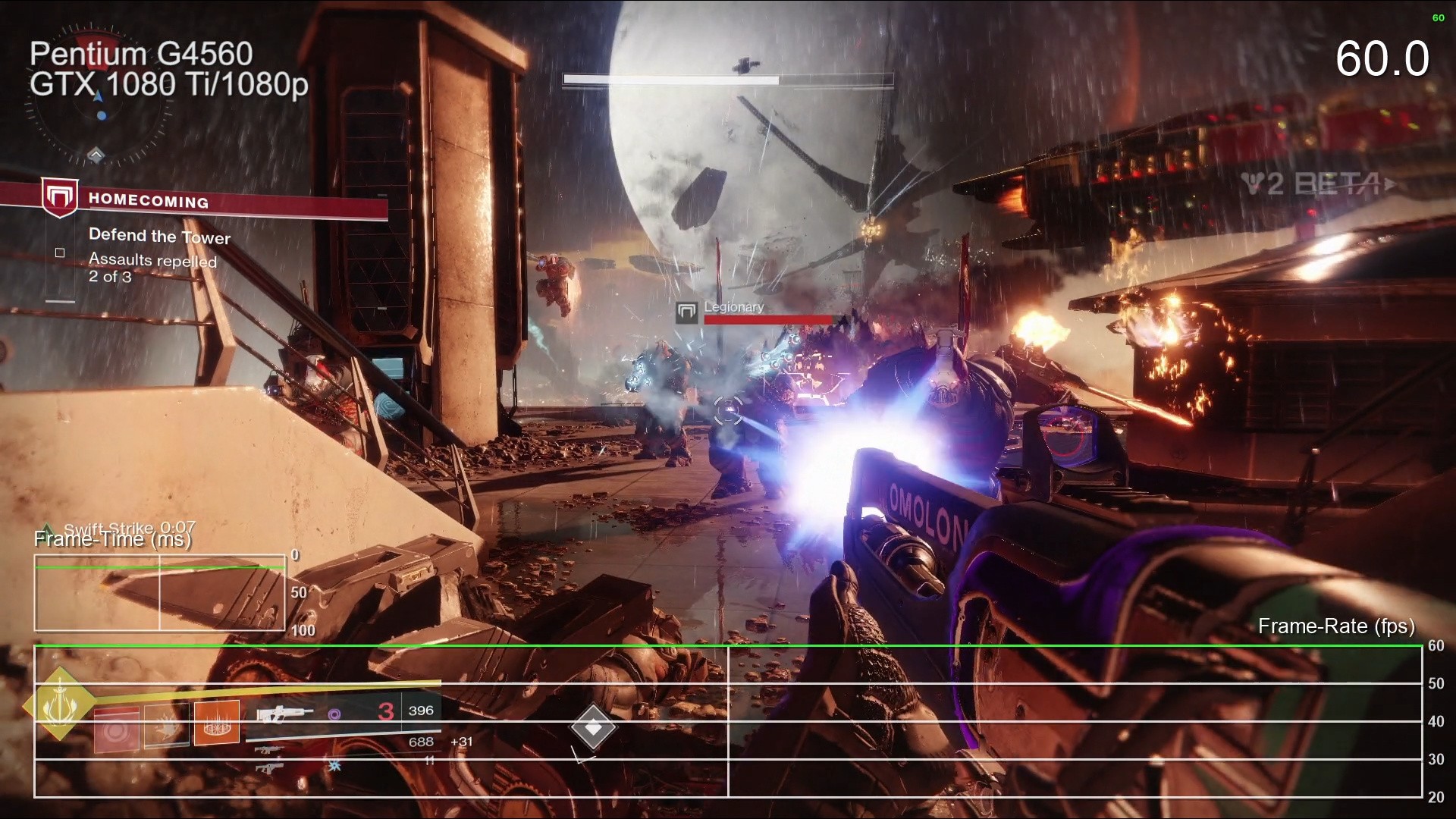1456x819 pixels.
Task: Trigger the melee ability icon
Action: coord(166,726)
